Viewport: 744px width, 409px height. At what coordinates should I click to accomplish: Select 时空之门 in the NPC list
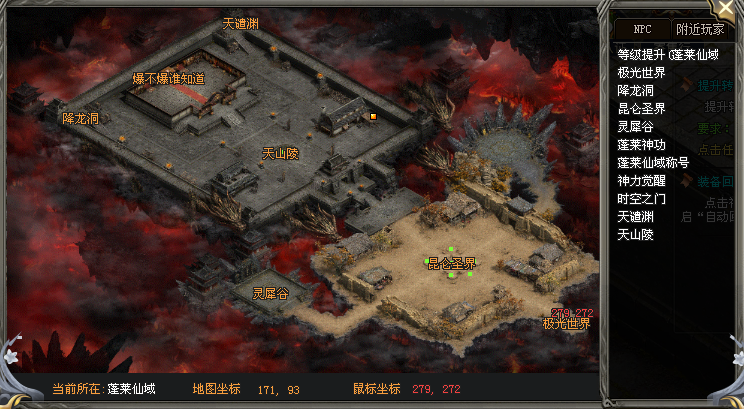(x=641, y=198)
